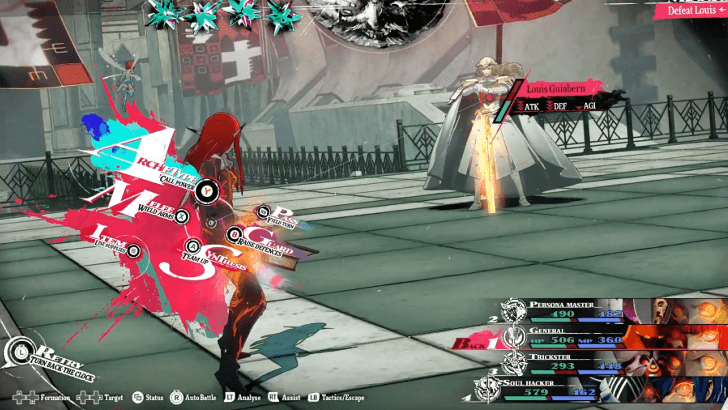Choose the Melee wield arms command
Screen dimensions: 728x410
click(150, 202)
